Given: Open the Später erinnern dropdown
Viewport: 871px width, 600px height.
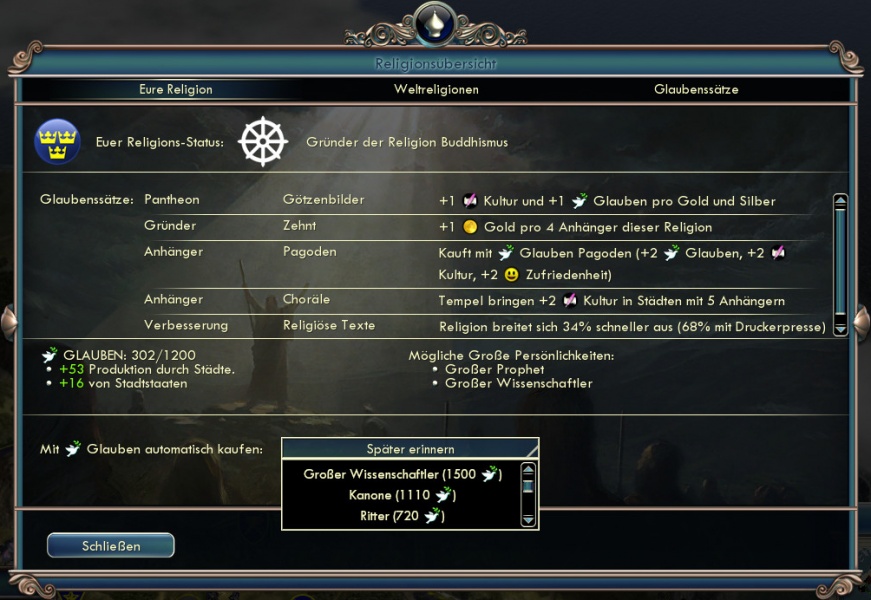Looking at the screenshot, I should coord(410,448).
